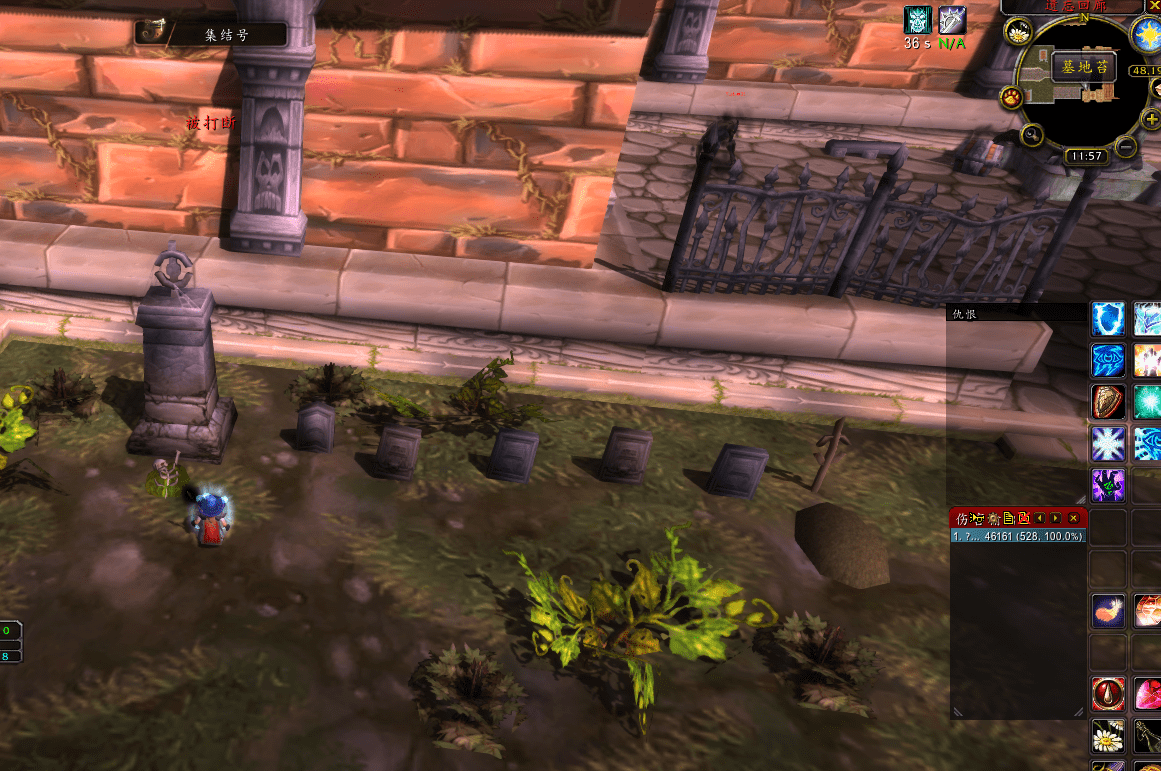1161x771 pixels.
Task: Zoom in the minimap with plus button
Action: point(1151,120)
